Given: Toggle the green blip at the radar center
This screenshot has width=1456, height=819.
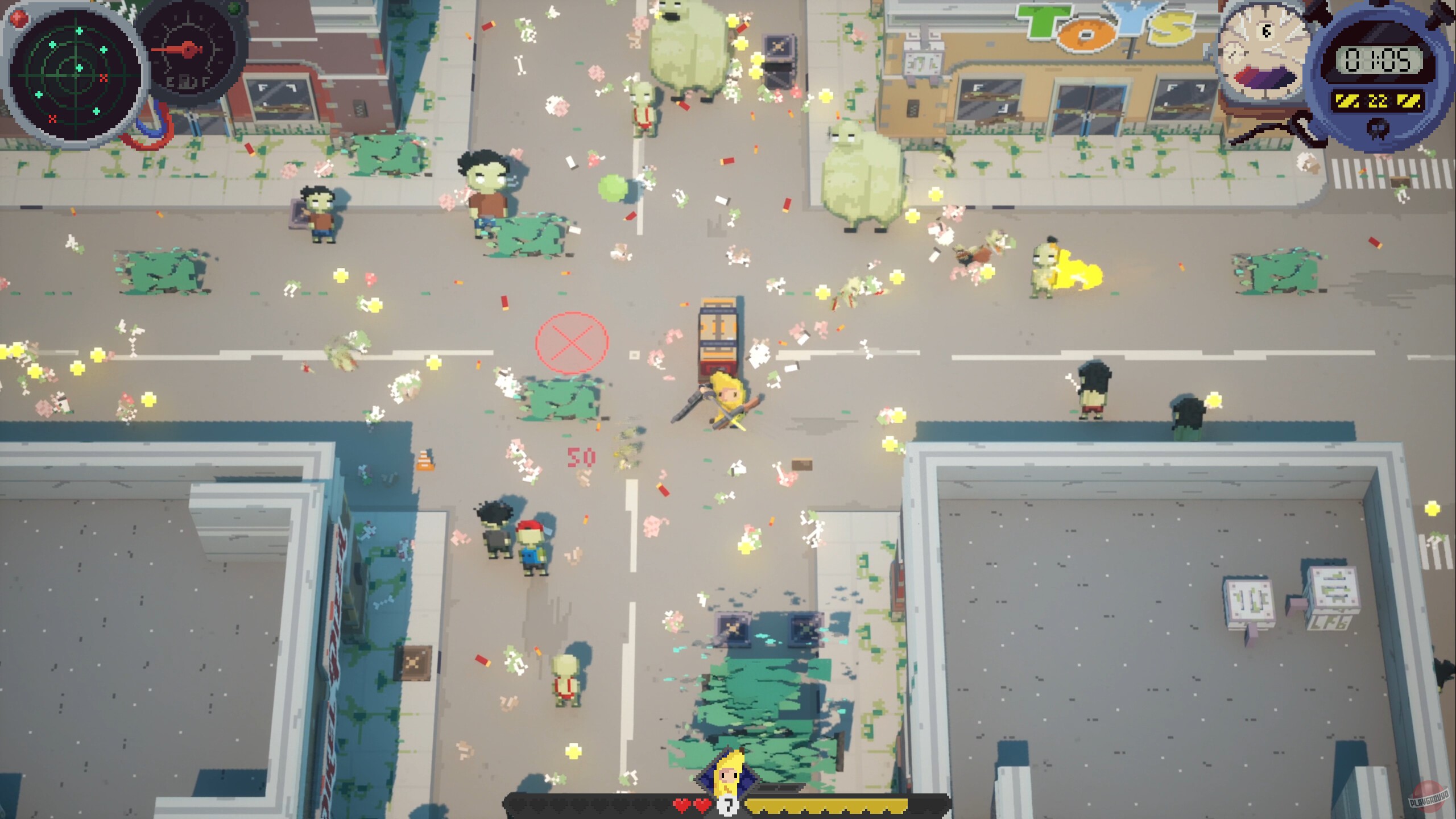Looking at the screenshot, I should [x=79, y=68].
